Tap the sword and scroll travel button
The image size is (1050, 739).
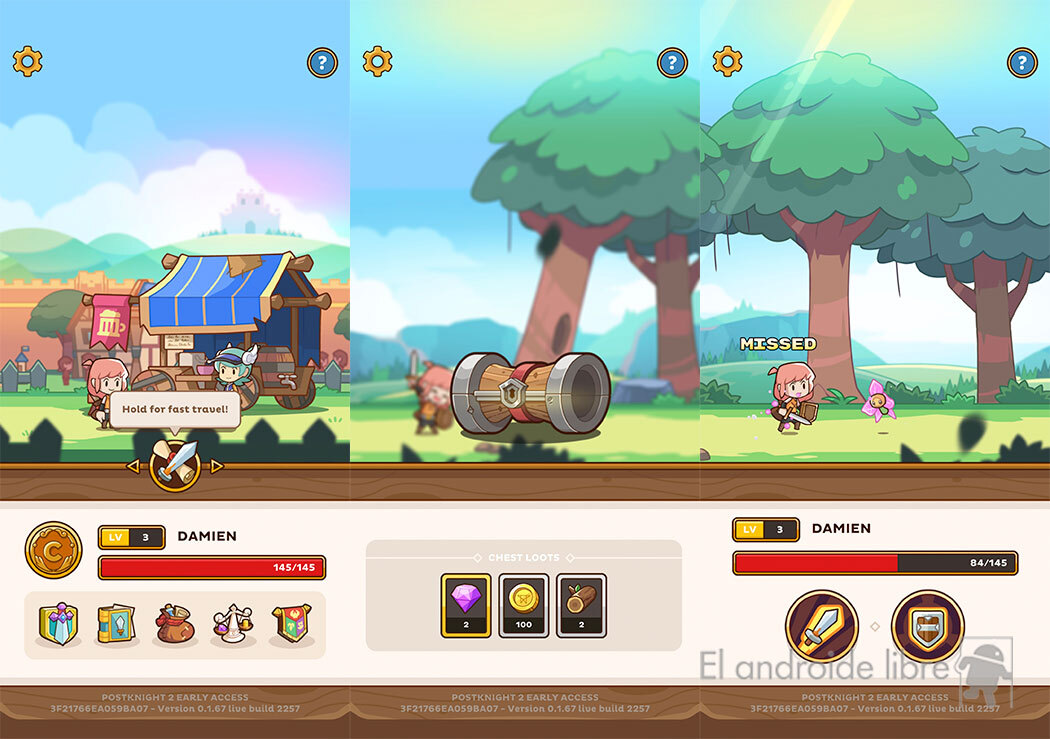click(175, 465)
